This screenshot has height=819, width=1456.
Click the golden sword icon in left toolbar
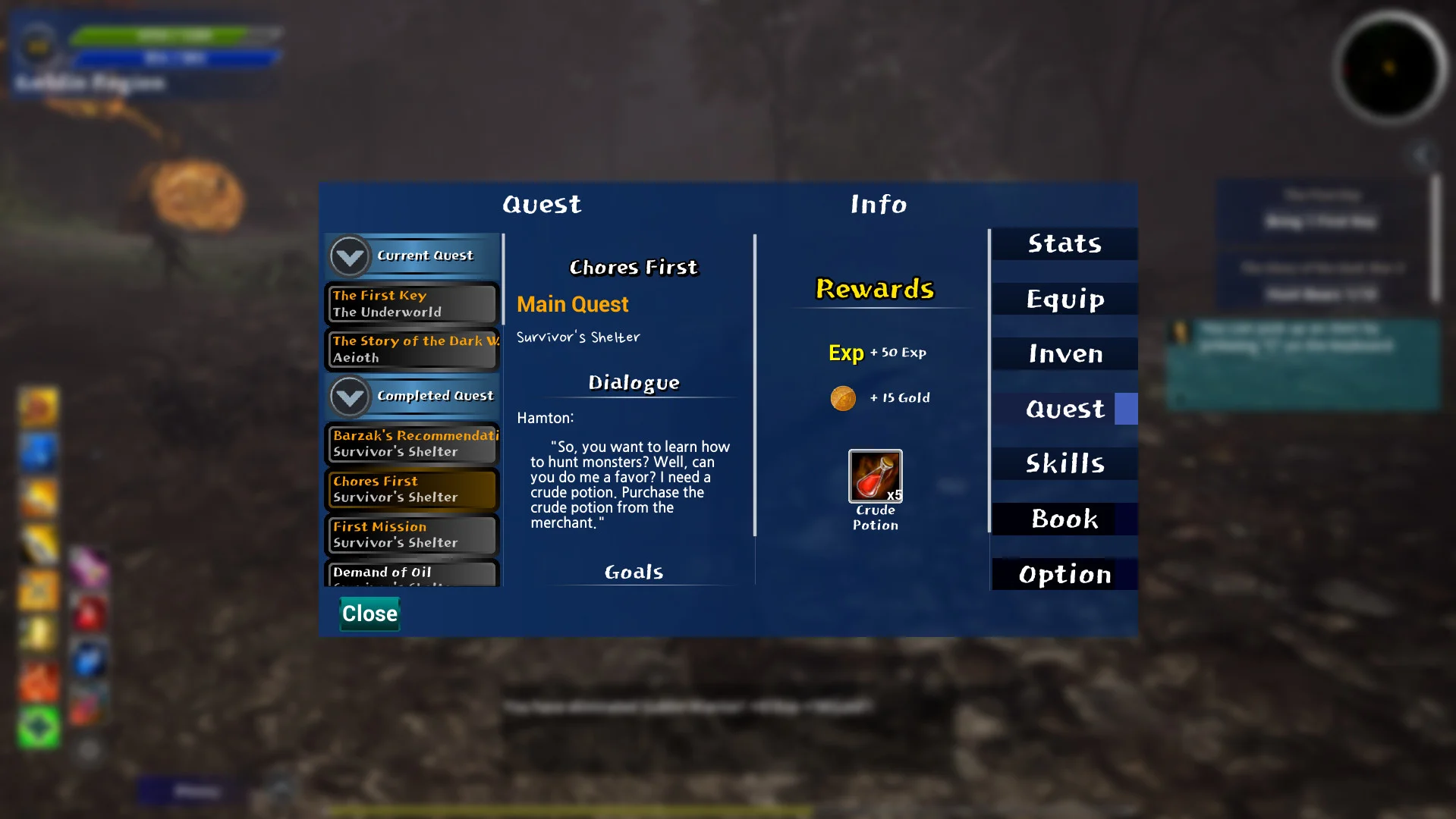[38, 538]
